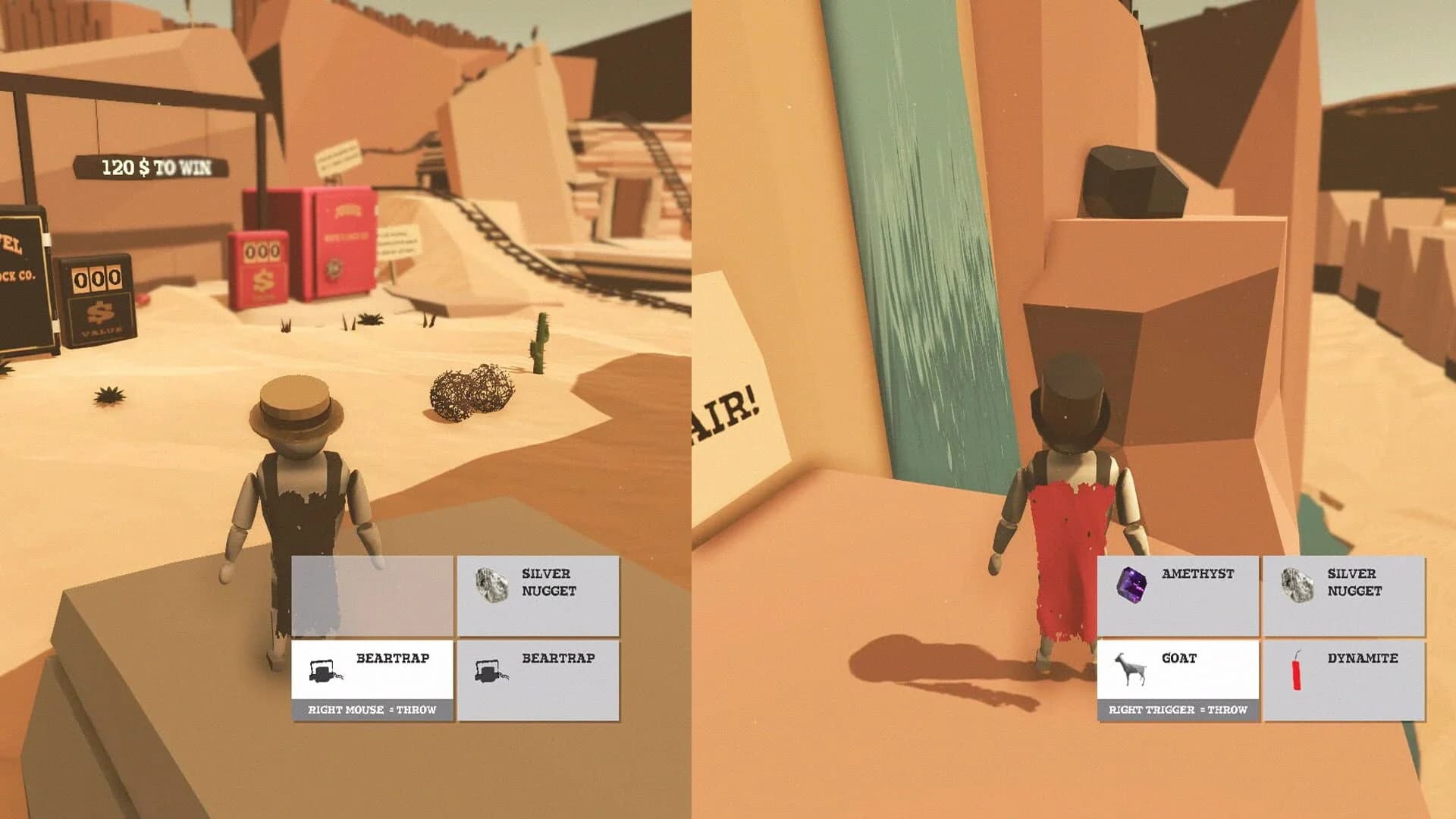This screenshot has height=819, width=1456.
Task: Toggle the highlighted Goat slot off
Action: tap(1179, 669)
